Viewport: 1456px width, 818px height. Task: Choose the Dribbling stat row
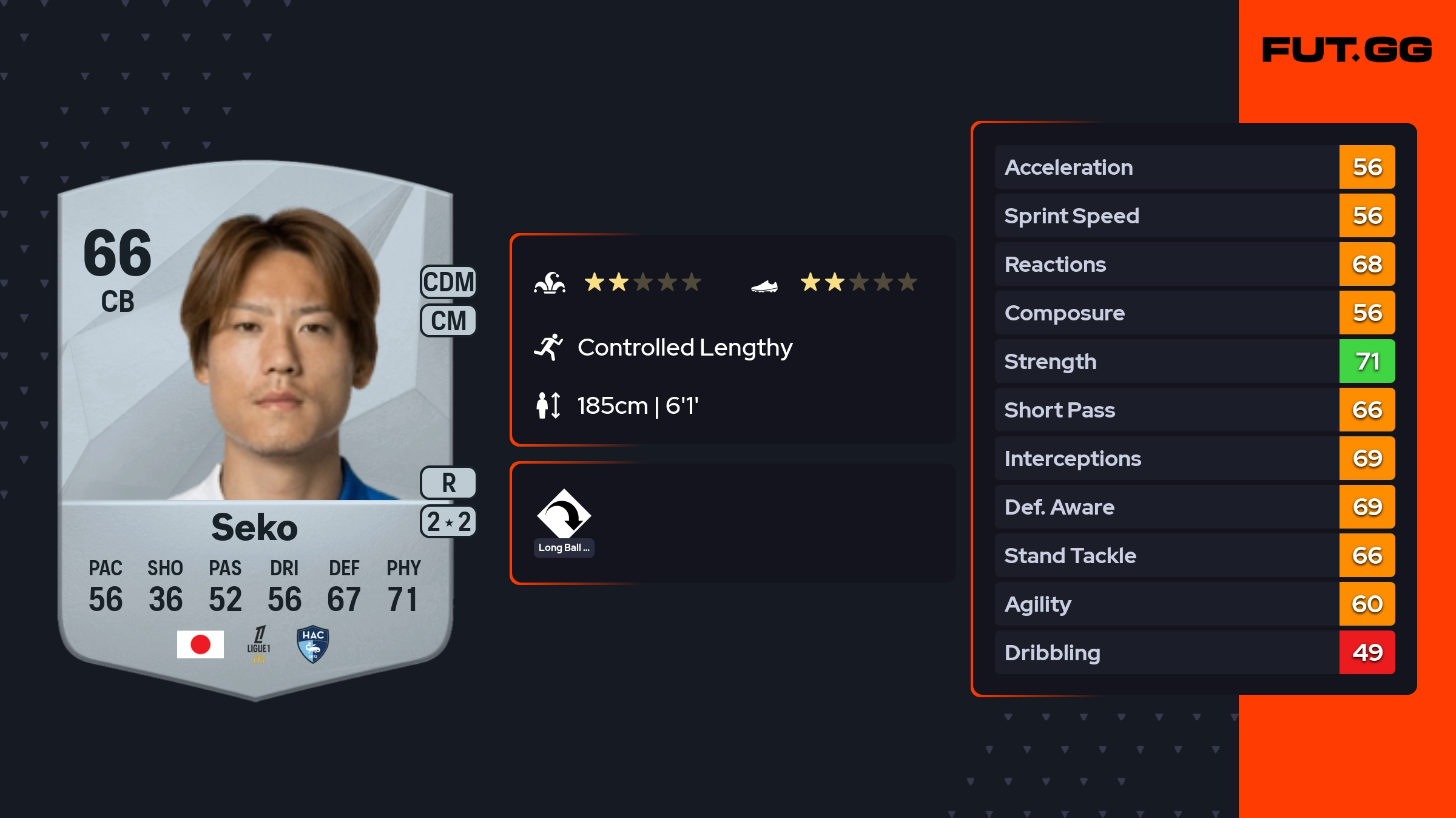click(x=1194, y=652)
